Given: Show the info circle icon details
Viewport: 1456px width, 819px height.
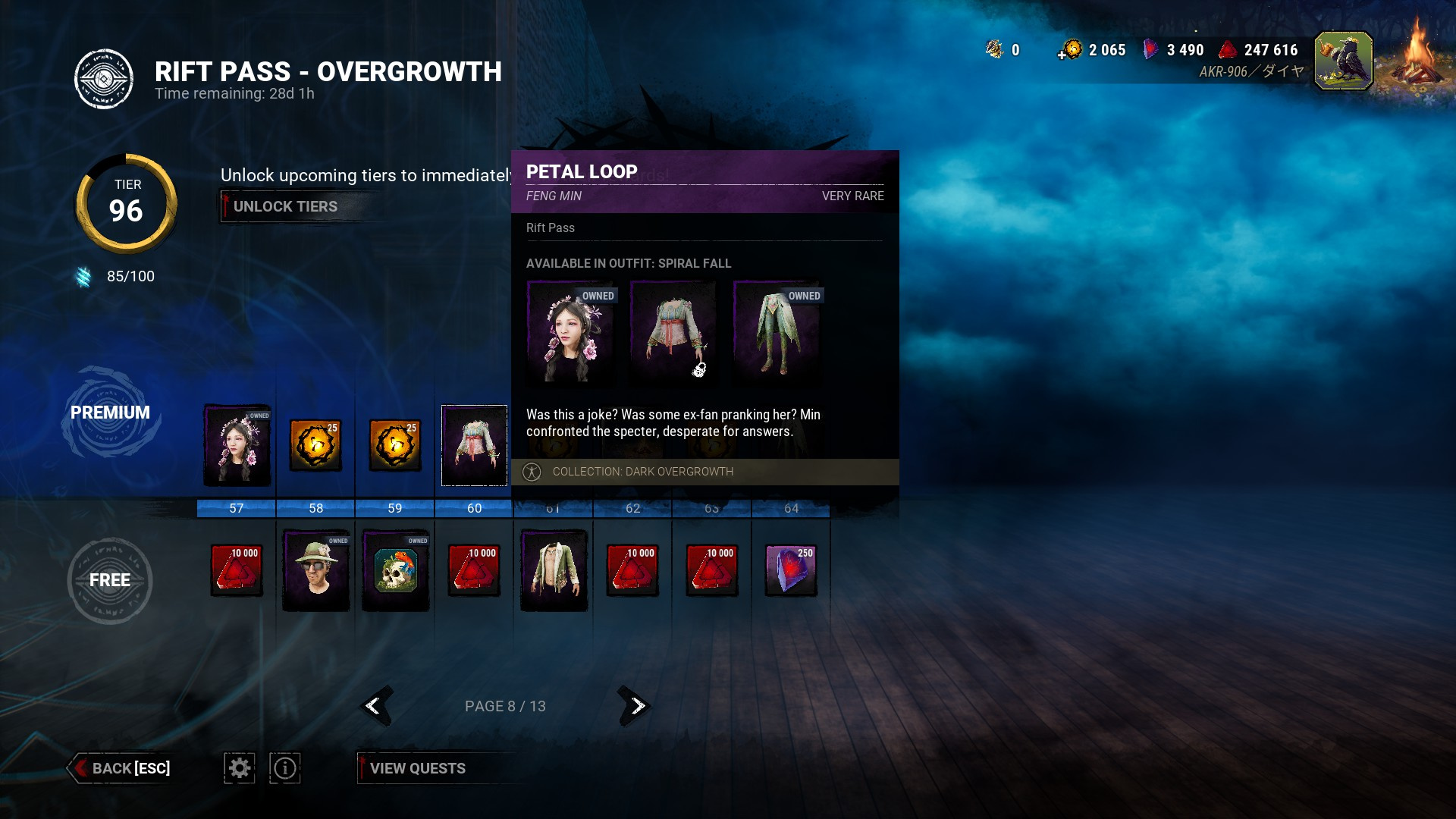Looking at the screenshot, I should [x=285, y=768].
